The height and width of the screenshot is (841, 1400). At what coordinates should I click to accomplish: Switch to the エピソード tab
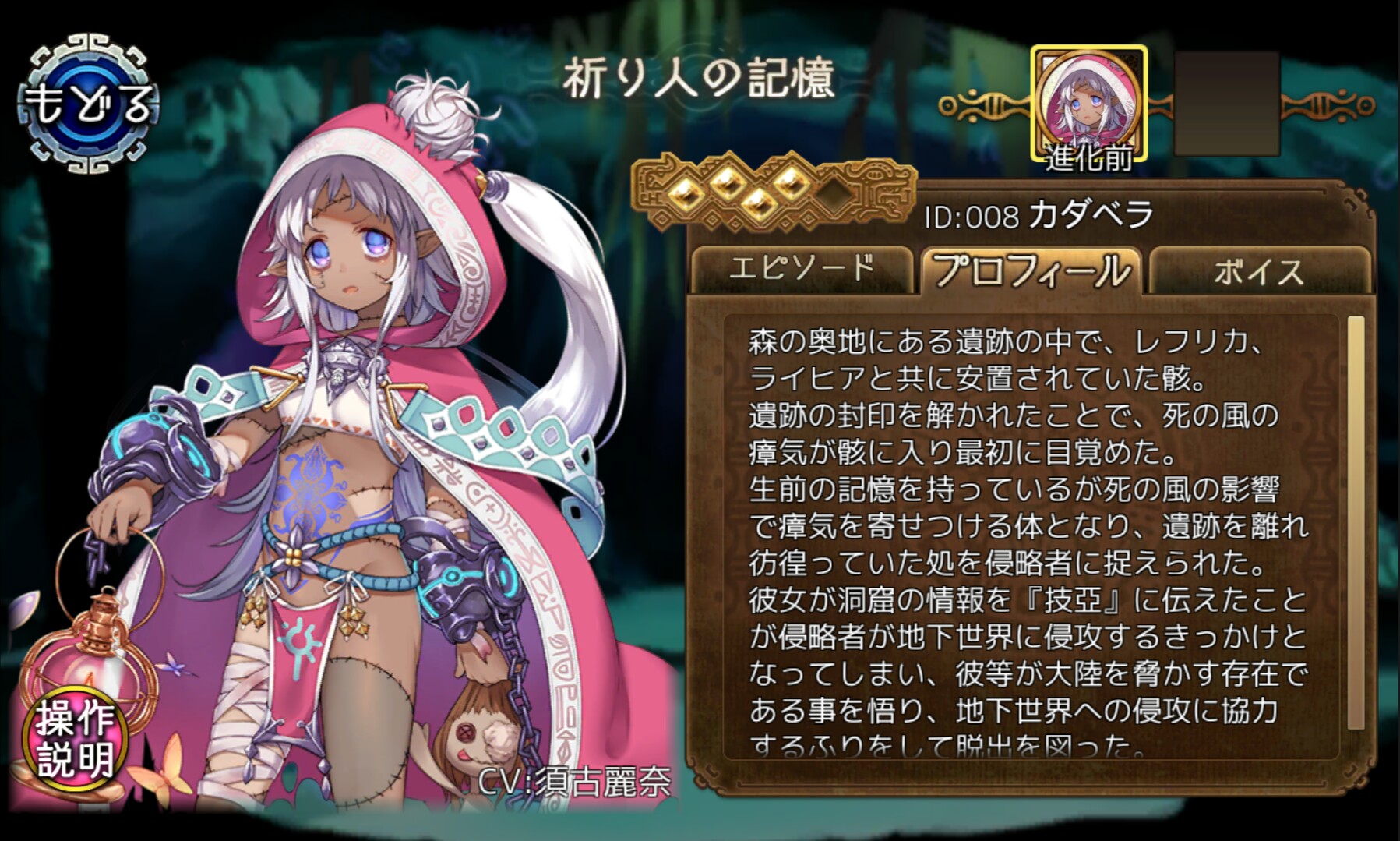pos(801,270)
